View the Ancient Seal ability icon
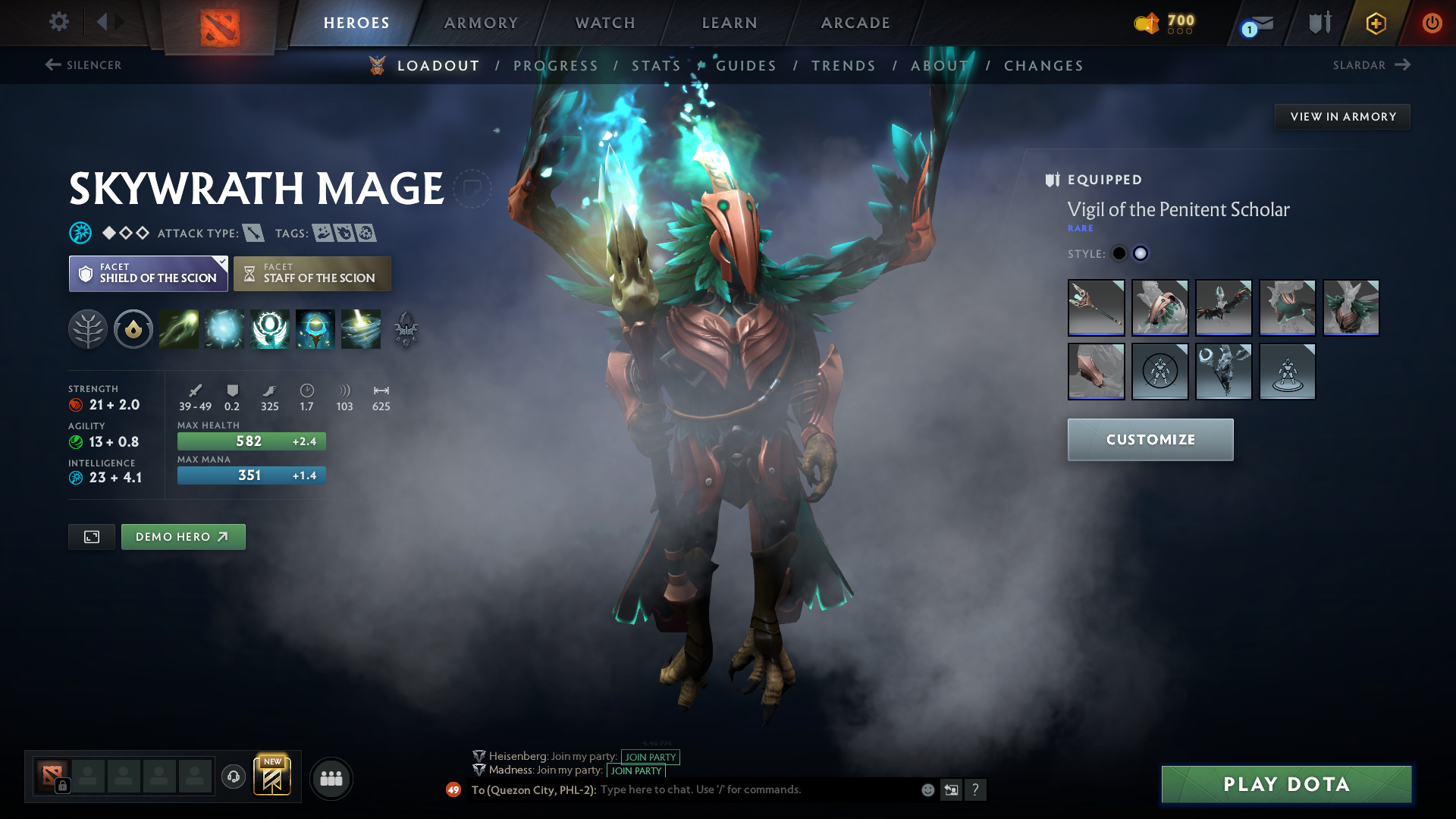This screenshot has width=1456, height=819. (x=270, y=329)
